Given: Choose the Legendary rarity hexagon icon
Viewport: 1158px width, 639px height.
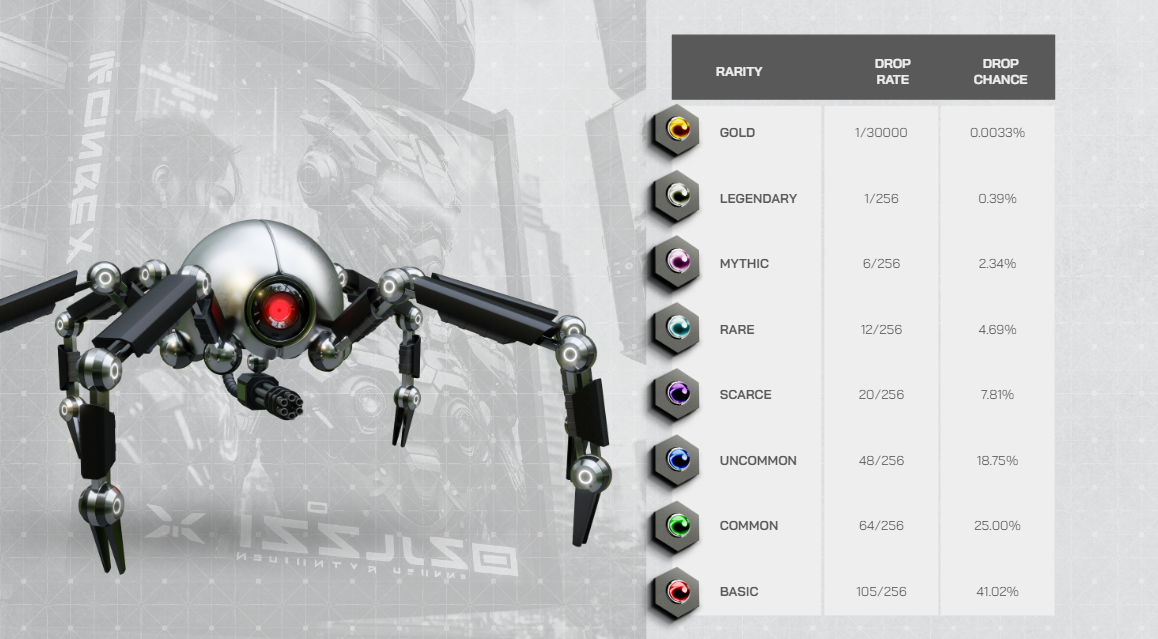Looking at the screenshot, I should tap(678, 196).
